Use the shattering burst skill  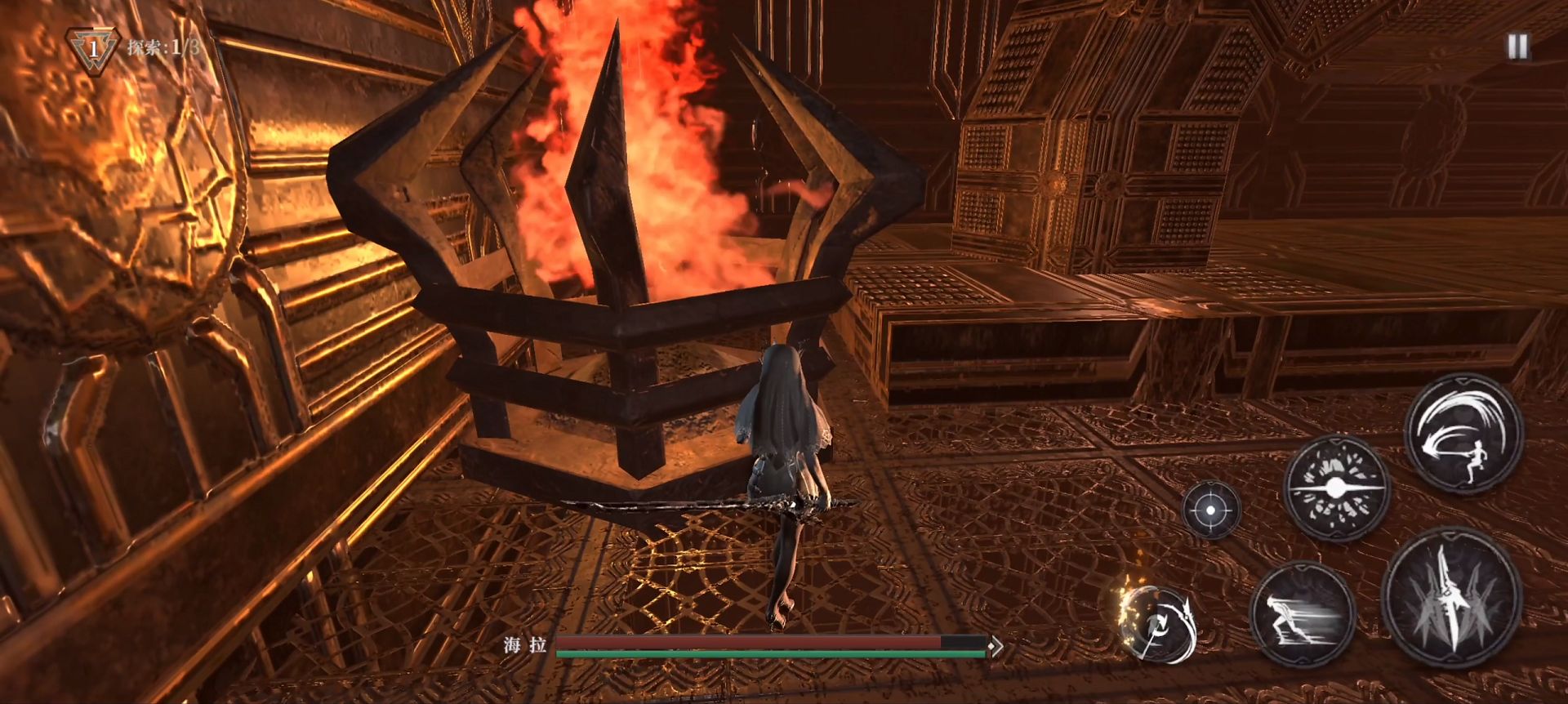1336,488
